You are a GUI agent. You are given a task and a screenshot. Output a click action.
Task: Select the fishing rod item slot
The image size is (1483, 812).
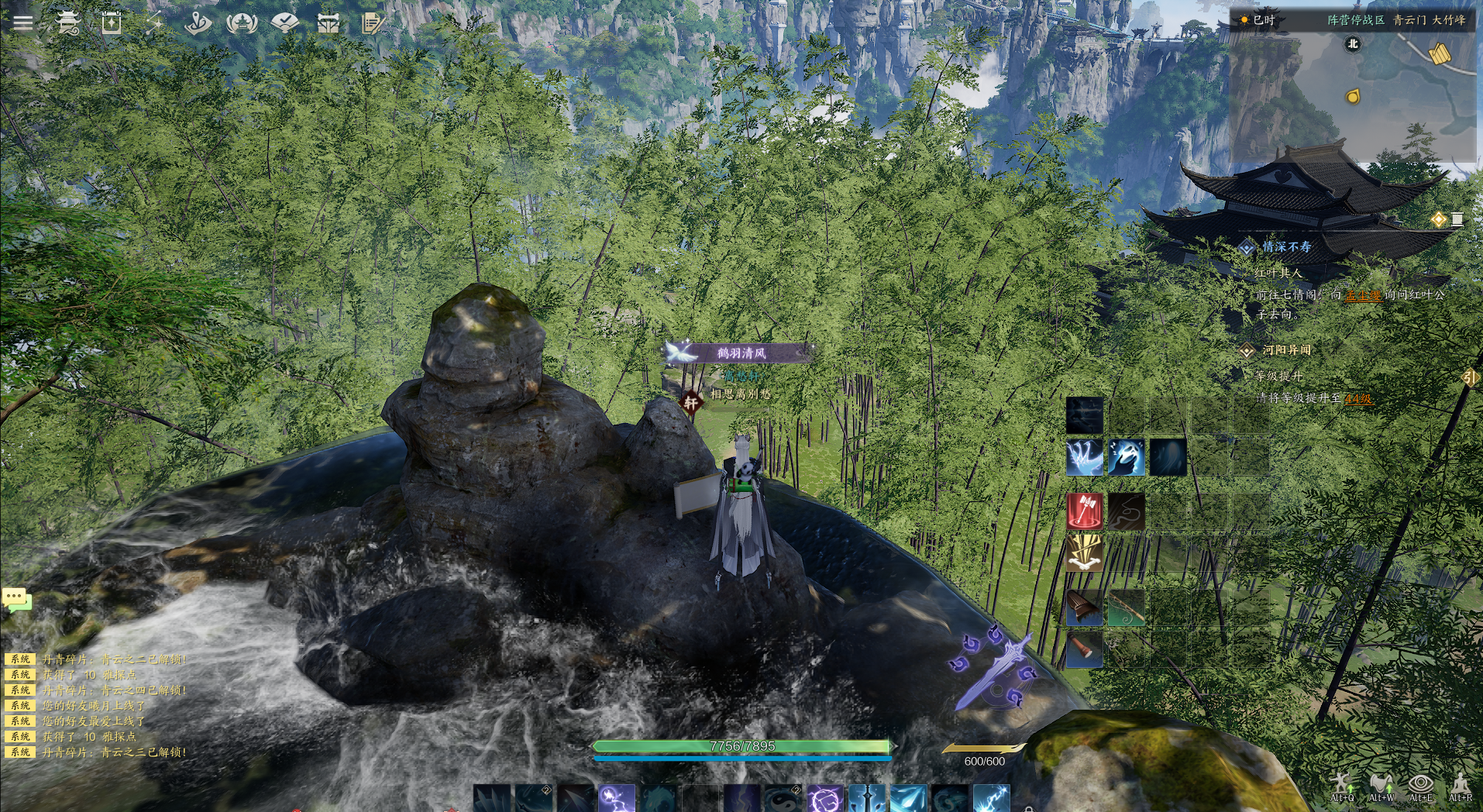click(x=1126, y=607)
